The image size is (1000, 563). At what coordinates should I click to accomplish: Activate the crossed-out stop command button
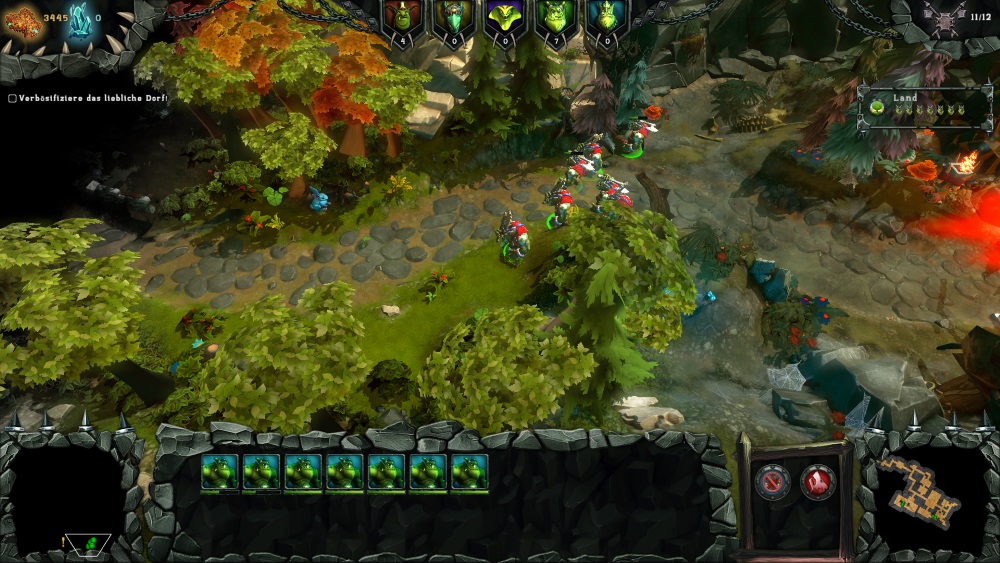772,482
